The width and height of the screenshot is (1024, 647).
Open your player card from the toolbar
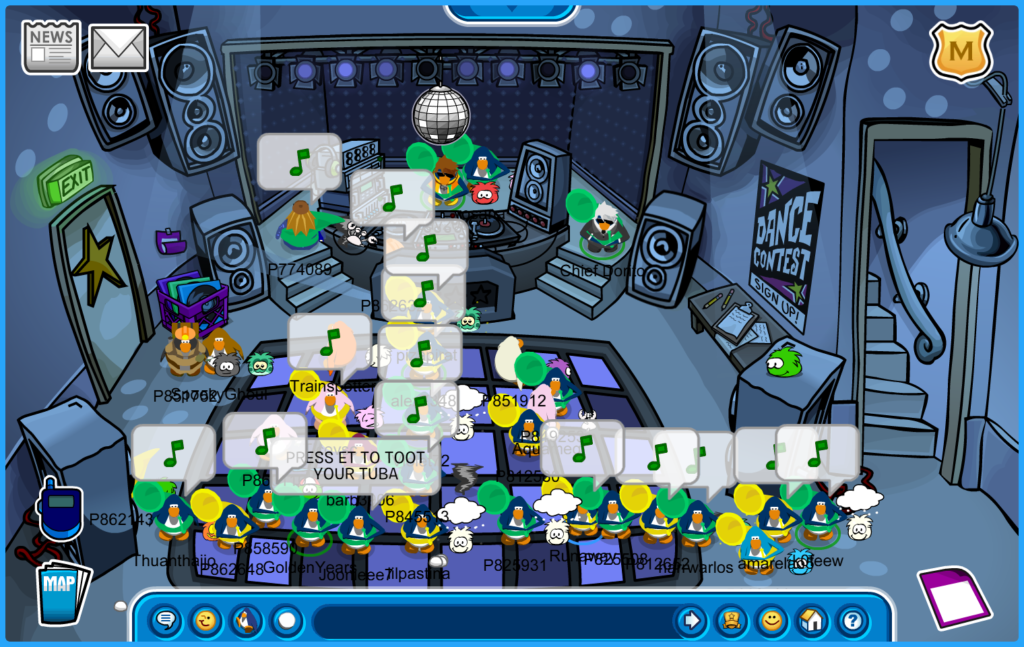click(x=732, y=621)
